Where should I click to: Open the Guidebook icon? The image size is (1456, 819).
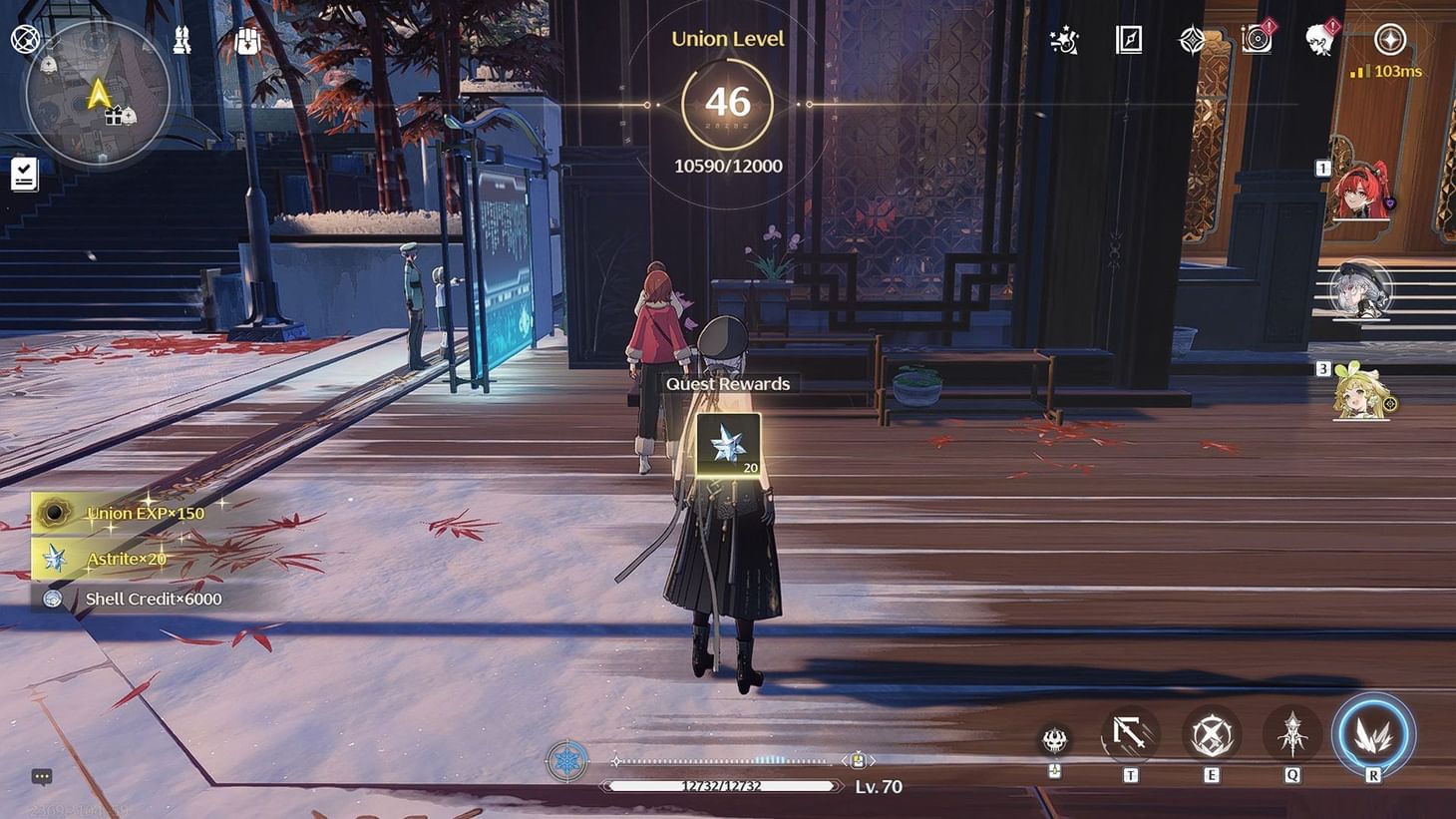1128,41
